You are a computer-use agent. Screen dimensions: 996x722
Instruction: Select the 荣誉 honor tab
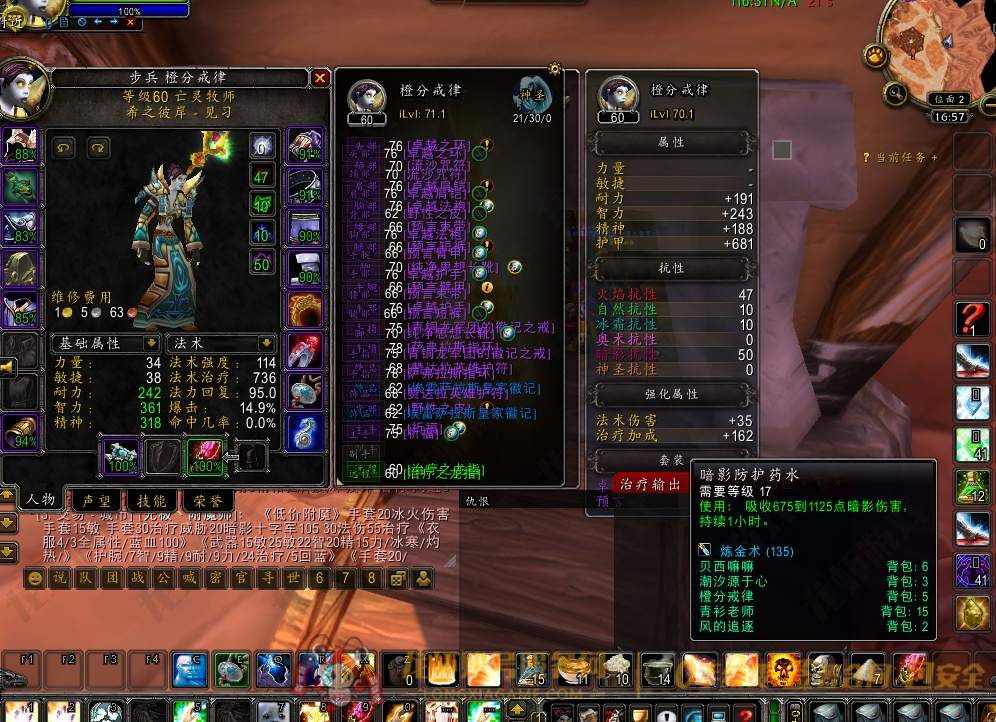(x=207, y=499)
